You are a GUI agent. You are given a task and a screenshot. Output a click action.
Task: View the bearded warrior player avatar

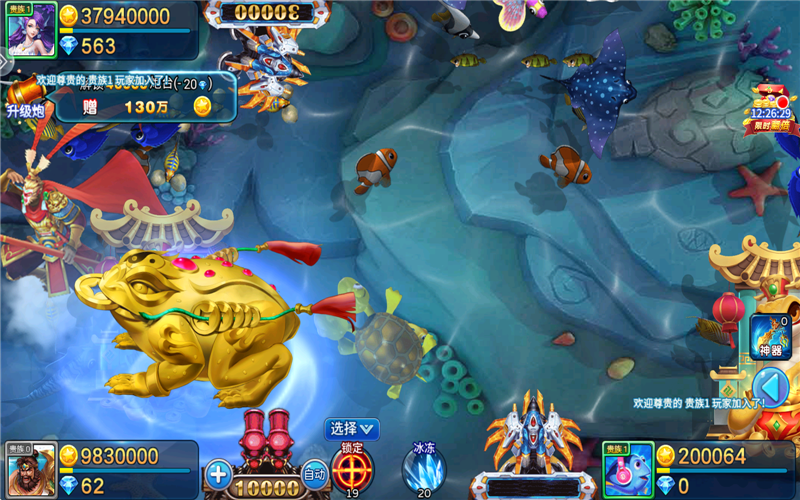point(31,470)
